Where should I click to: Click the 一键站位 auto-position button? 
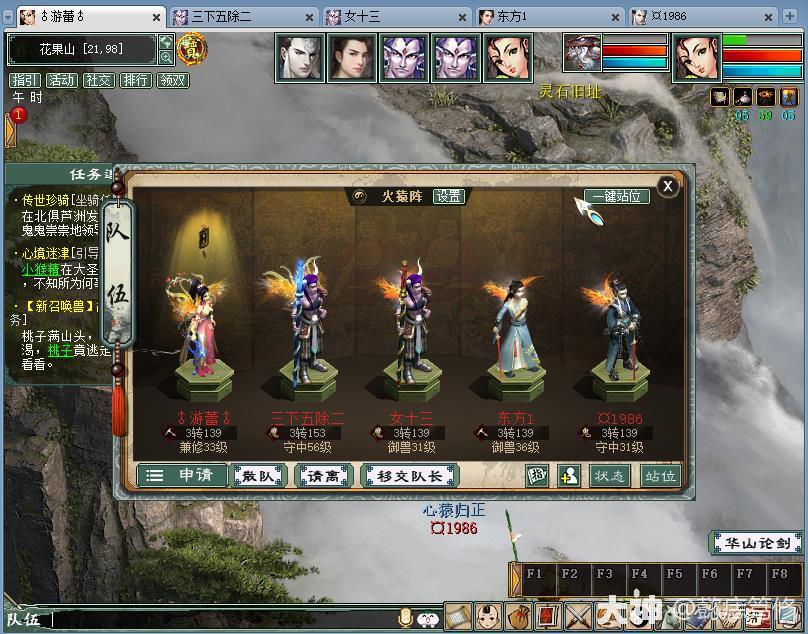pos(616,196)
